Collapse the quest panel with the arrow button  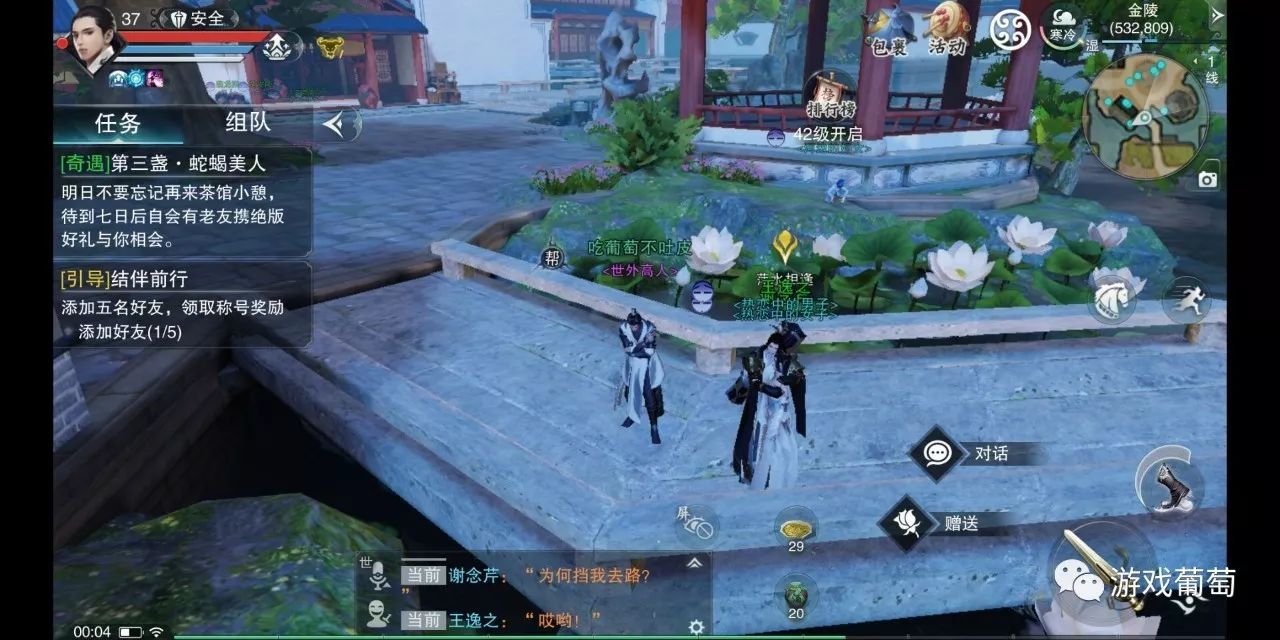pos(339,124)
